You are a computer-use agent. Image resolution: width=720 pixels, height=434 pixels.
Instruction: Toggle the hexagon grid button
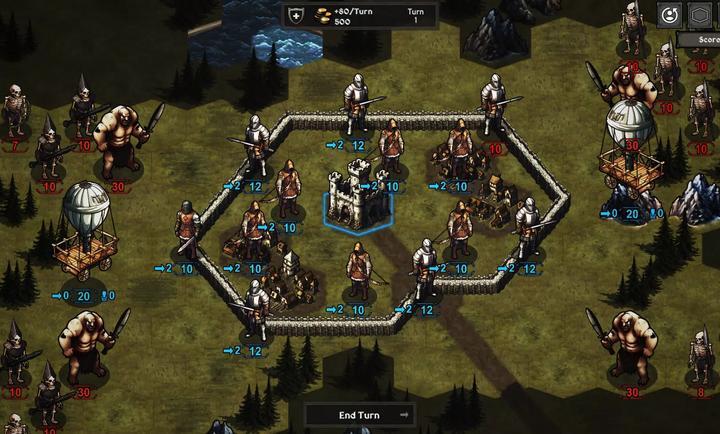point(700,14)
